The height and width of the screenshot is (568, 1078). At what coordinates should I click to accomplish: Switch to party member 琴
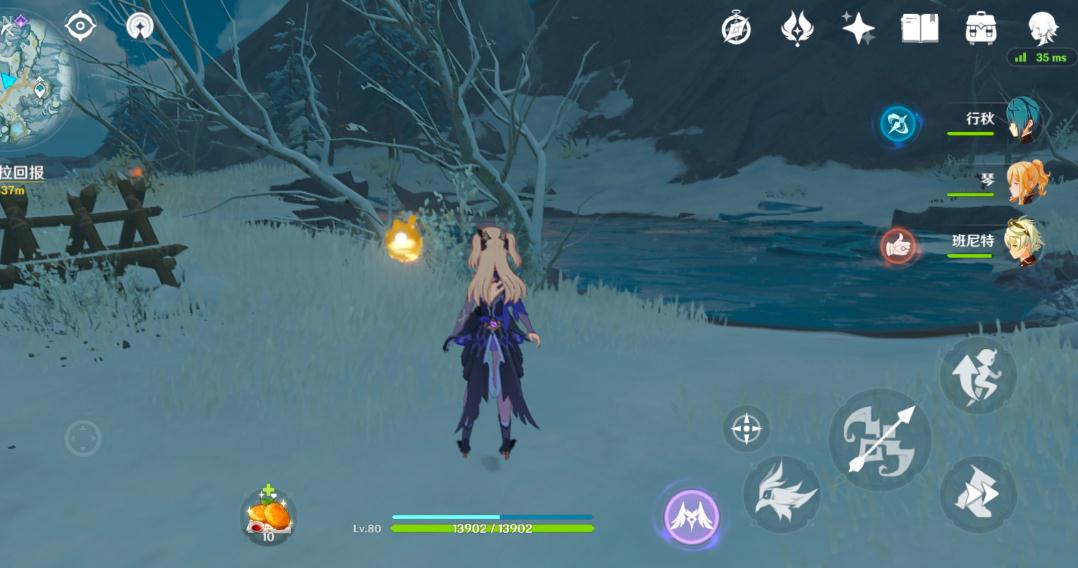(x=1026, y=182)
